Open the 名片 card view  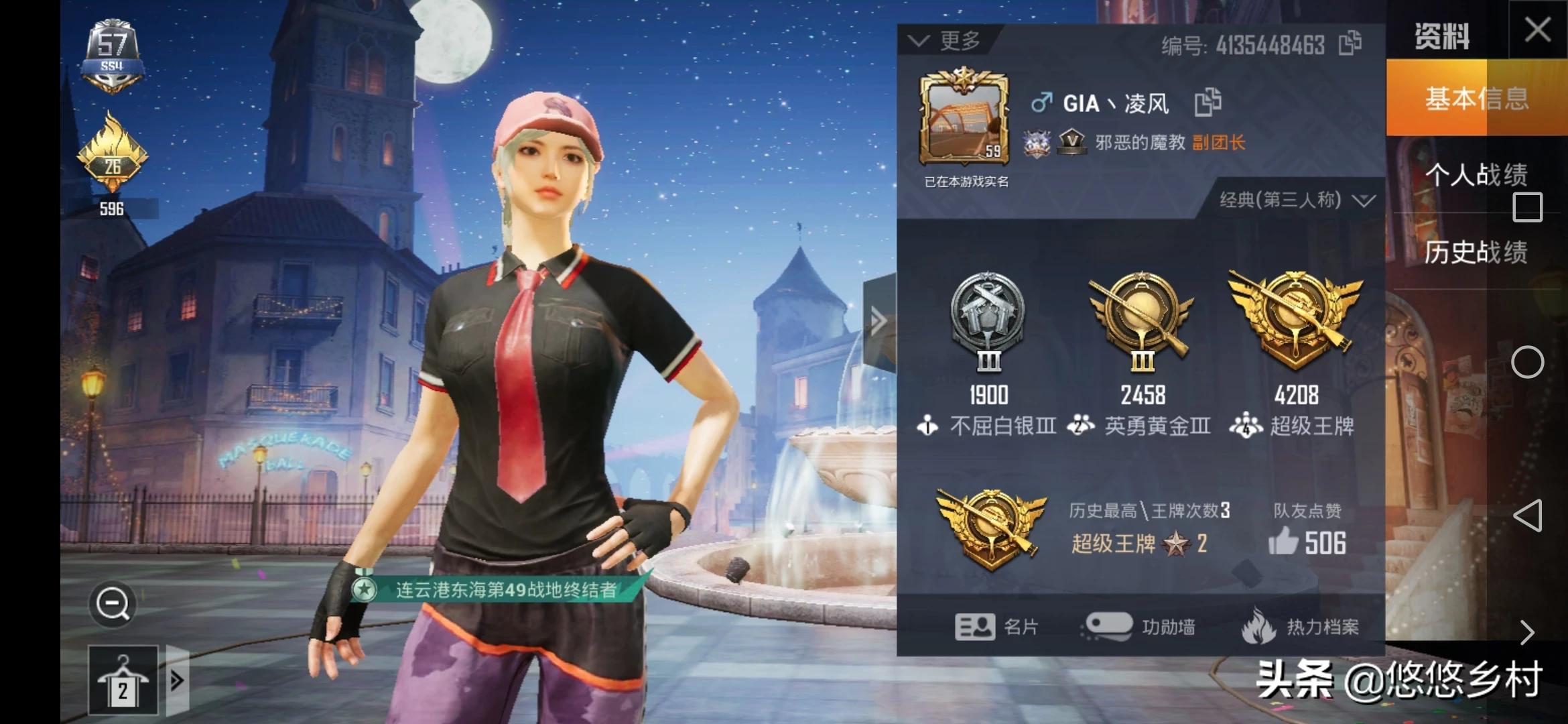[996, 627]
